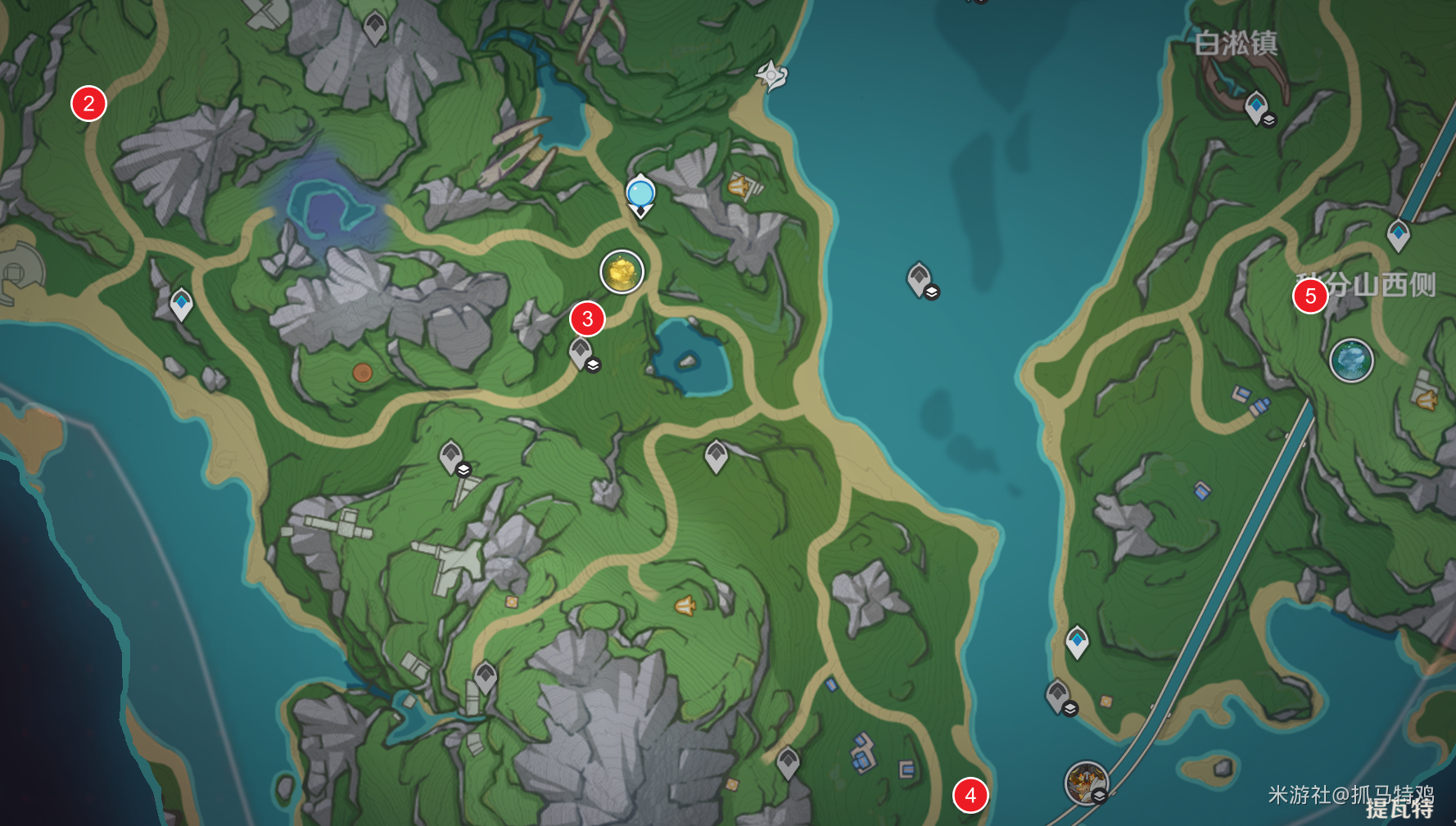
Task: Select the red marker numbered 3
Action: (587, 319)
